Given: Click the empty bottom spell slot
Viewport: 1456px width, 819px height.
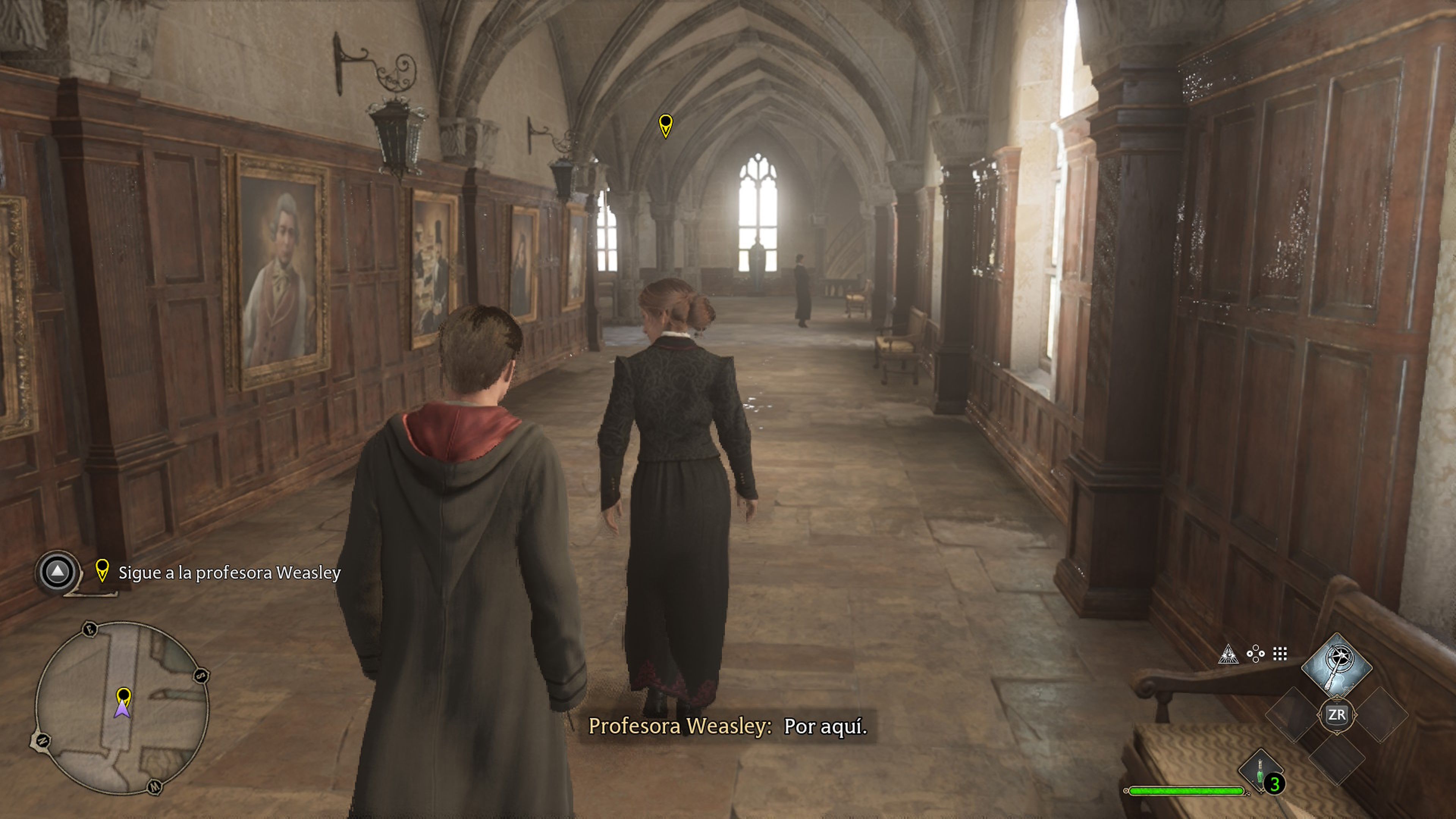Looking at the screenshot, I should (1338, 759).
